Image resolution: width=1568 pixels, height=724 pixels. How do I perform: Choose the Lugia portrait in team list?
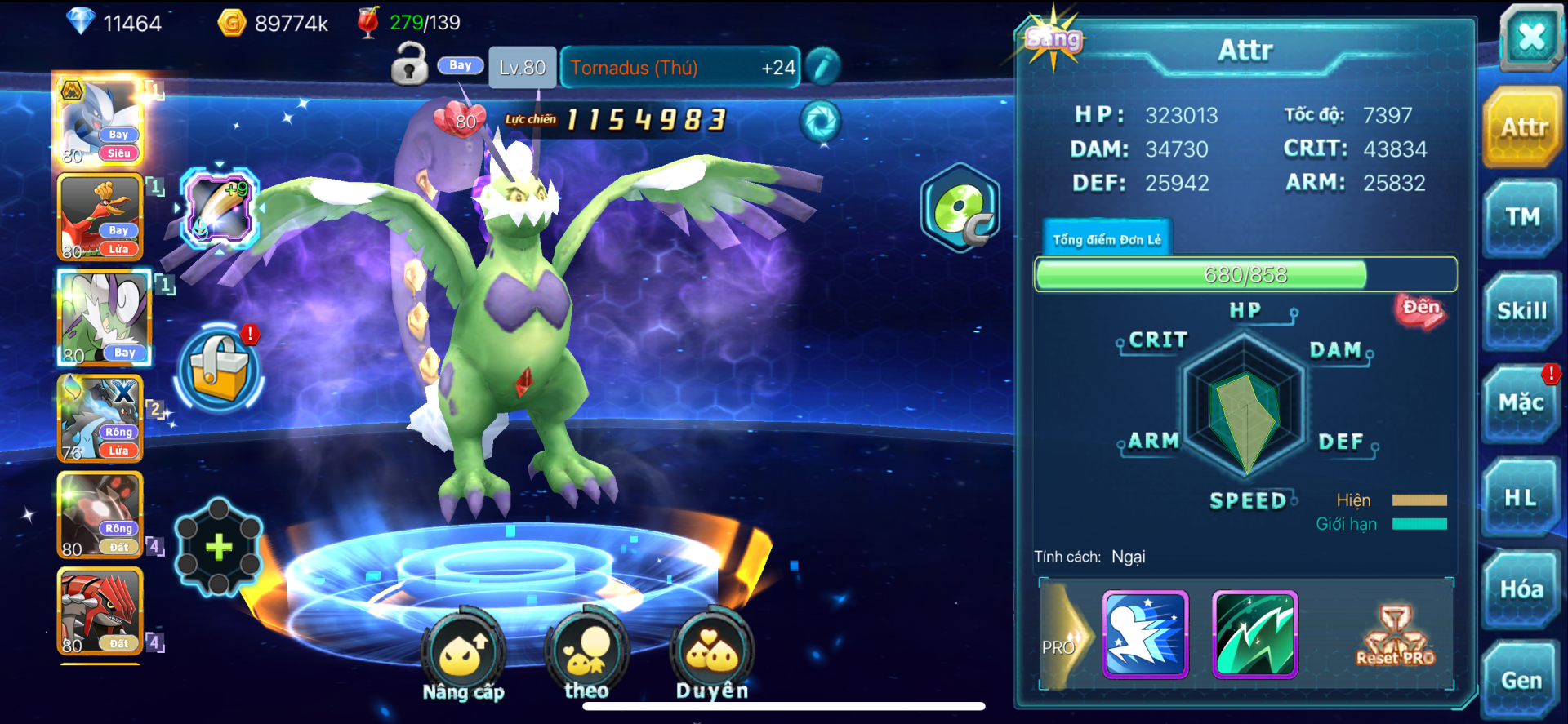tap(101, 122)
